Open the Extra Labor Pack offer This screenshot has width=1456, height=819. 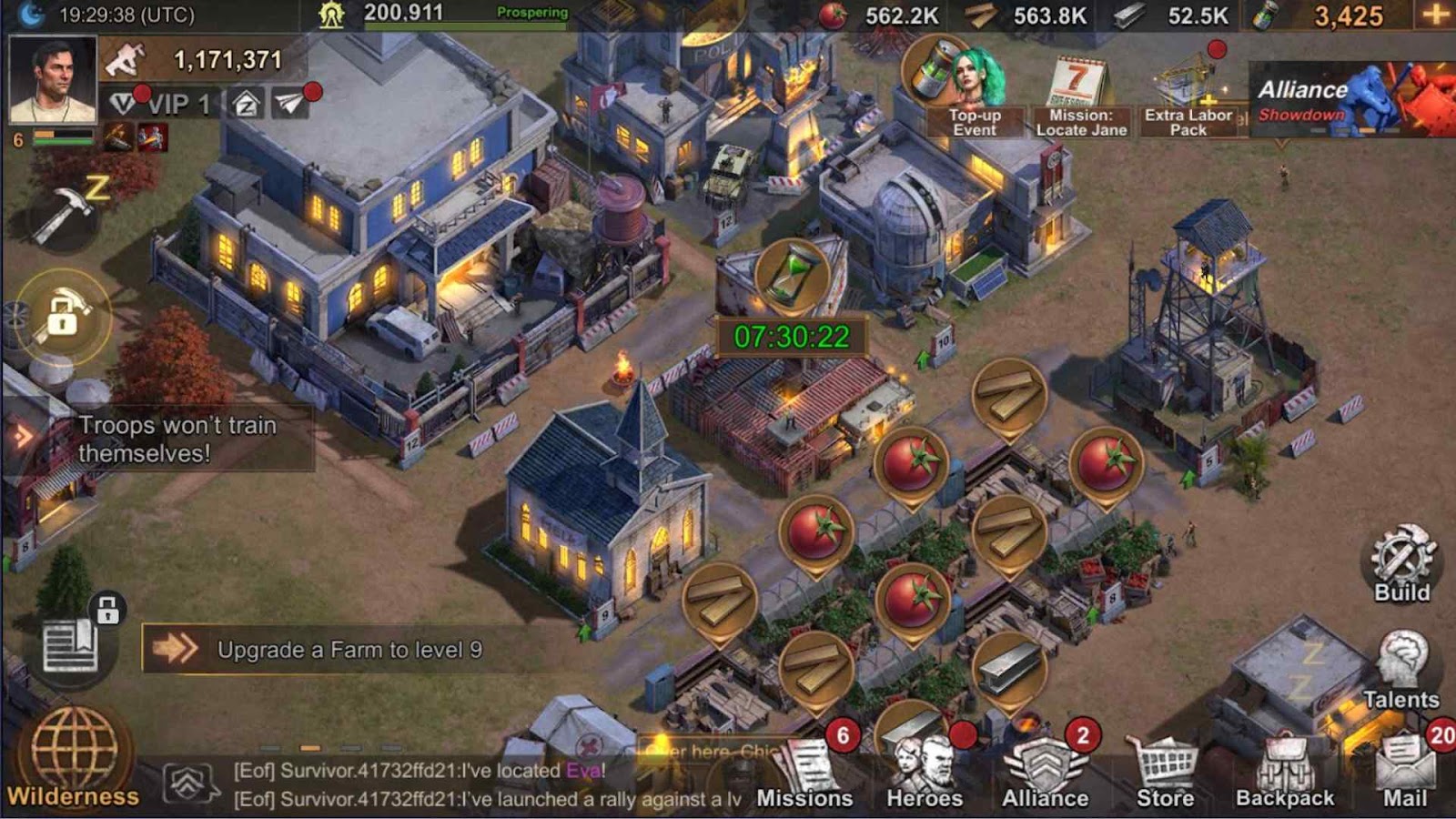click(x=1188, y=96)
